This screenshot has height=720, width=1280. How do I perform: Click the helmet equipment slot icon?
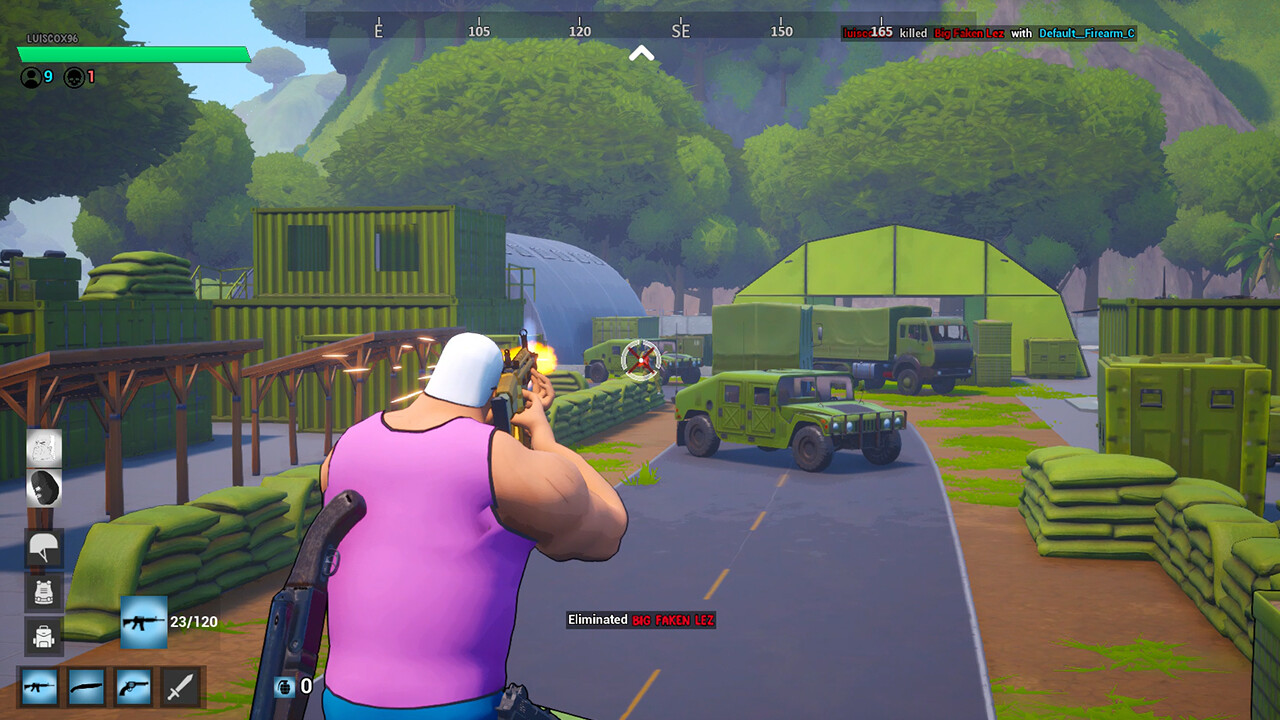[x=43, y=549]
